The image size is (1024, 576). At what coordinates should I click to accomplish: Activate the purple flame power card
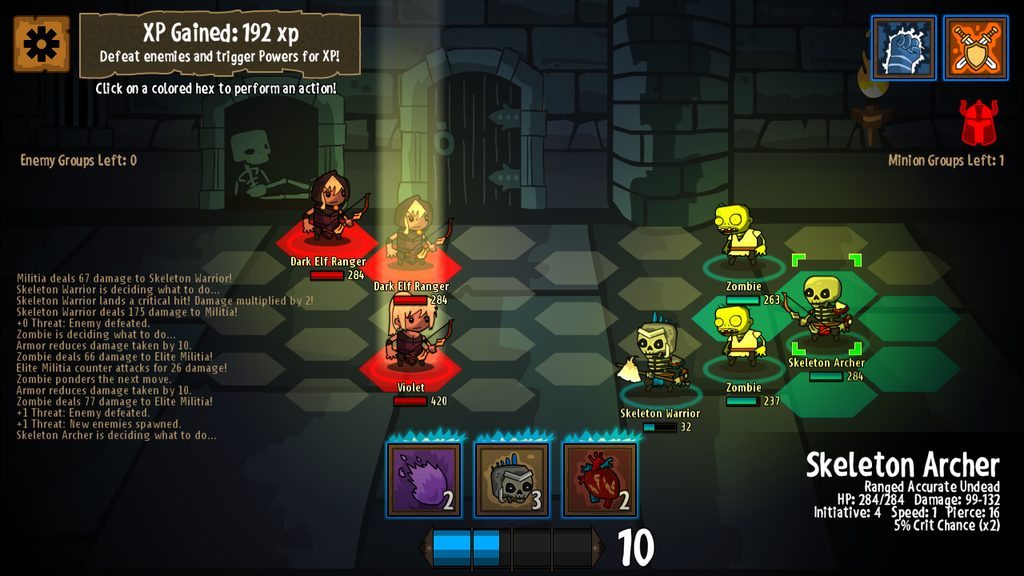point(424,480)
